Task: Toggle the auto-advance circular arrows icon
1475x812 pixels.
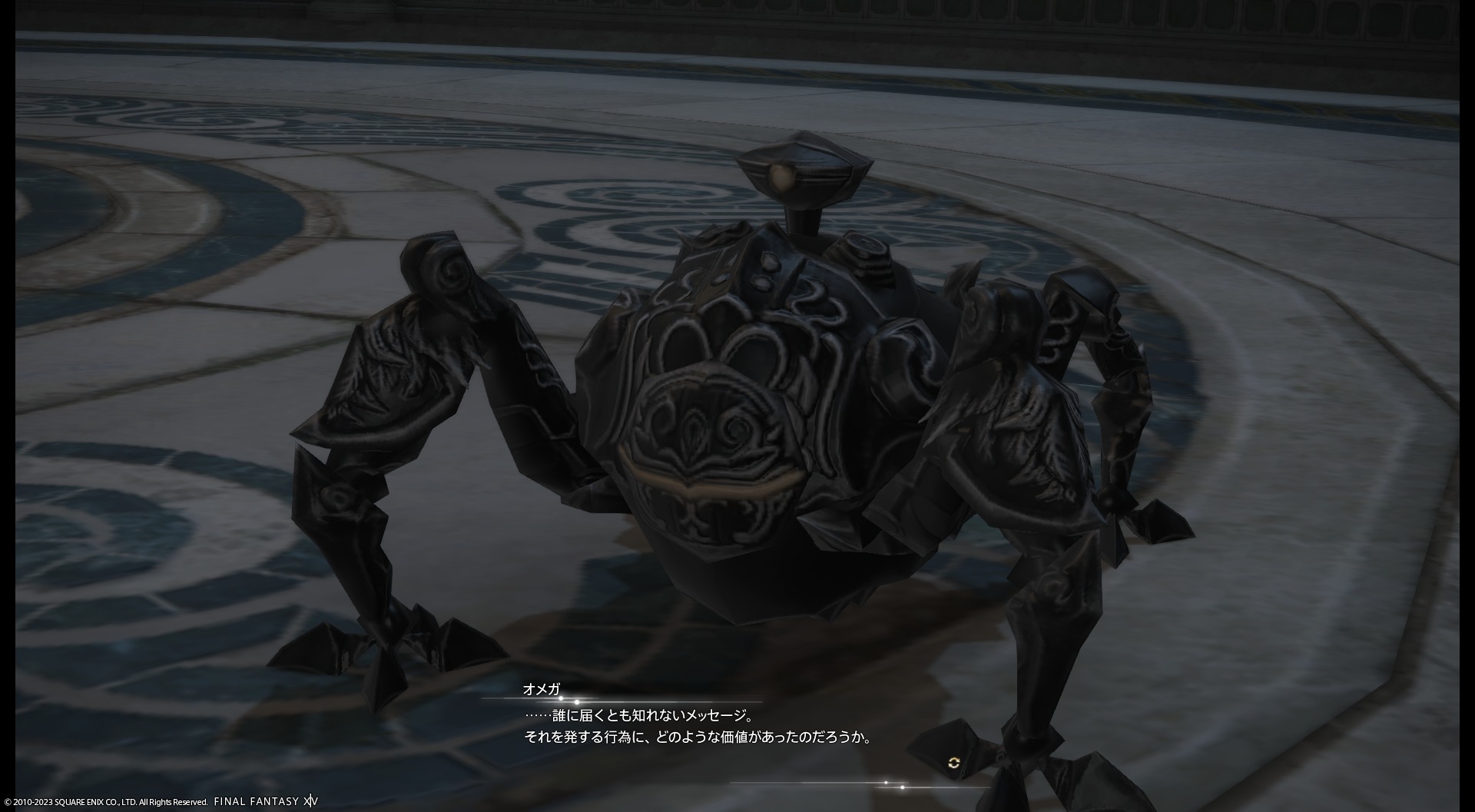Action: tap(953, 762)
